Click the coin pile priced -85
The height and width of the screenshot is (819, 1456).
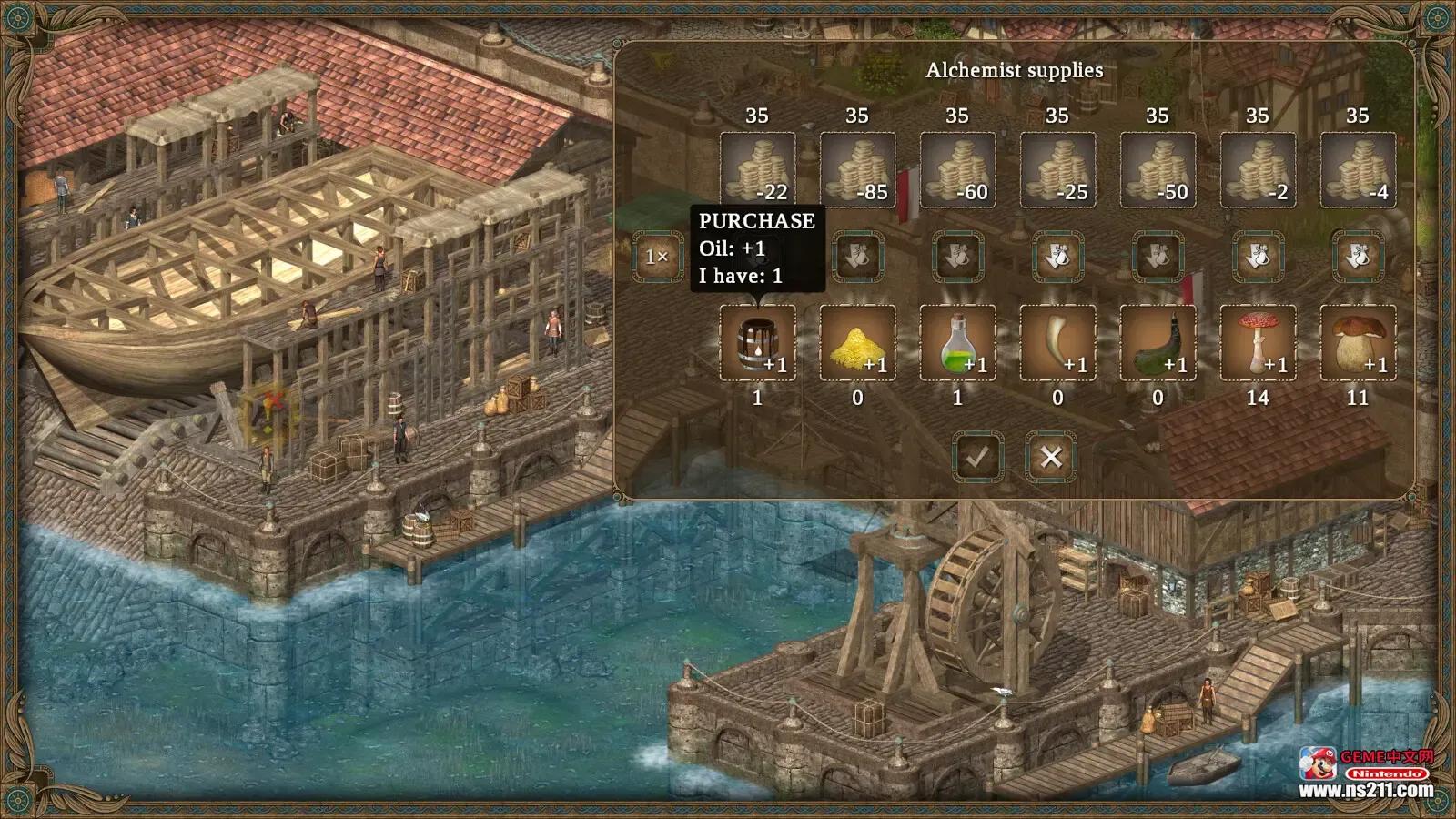click(x=857, y=170)
